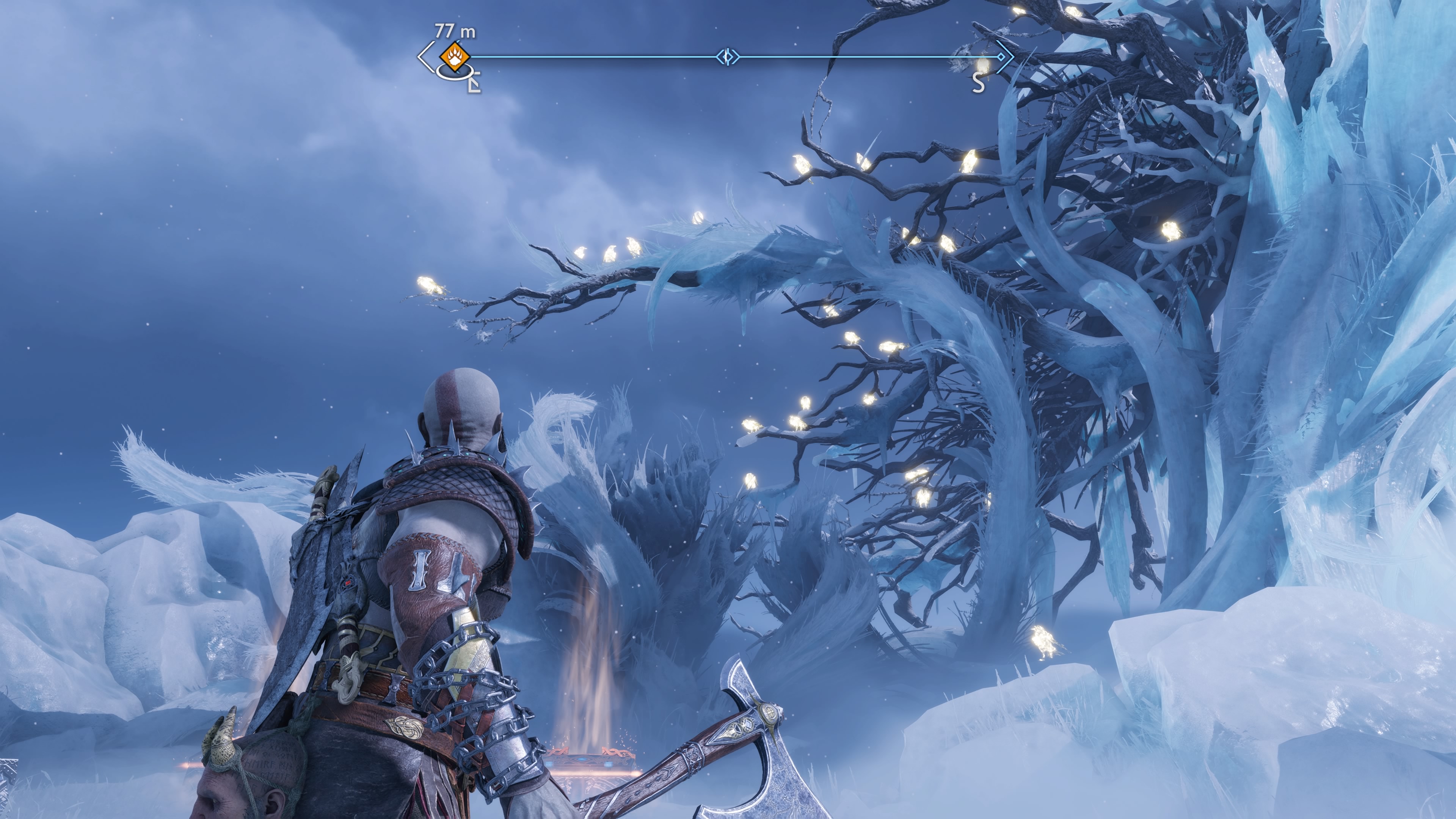Click the small diamond marker near South

pos(1001,56)
